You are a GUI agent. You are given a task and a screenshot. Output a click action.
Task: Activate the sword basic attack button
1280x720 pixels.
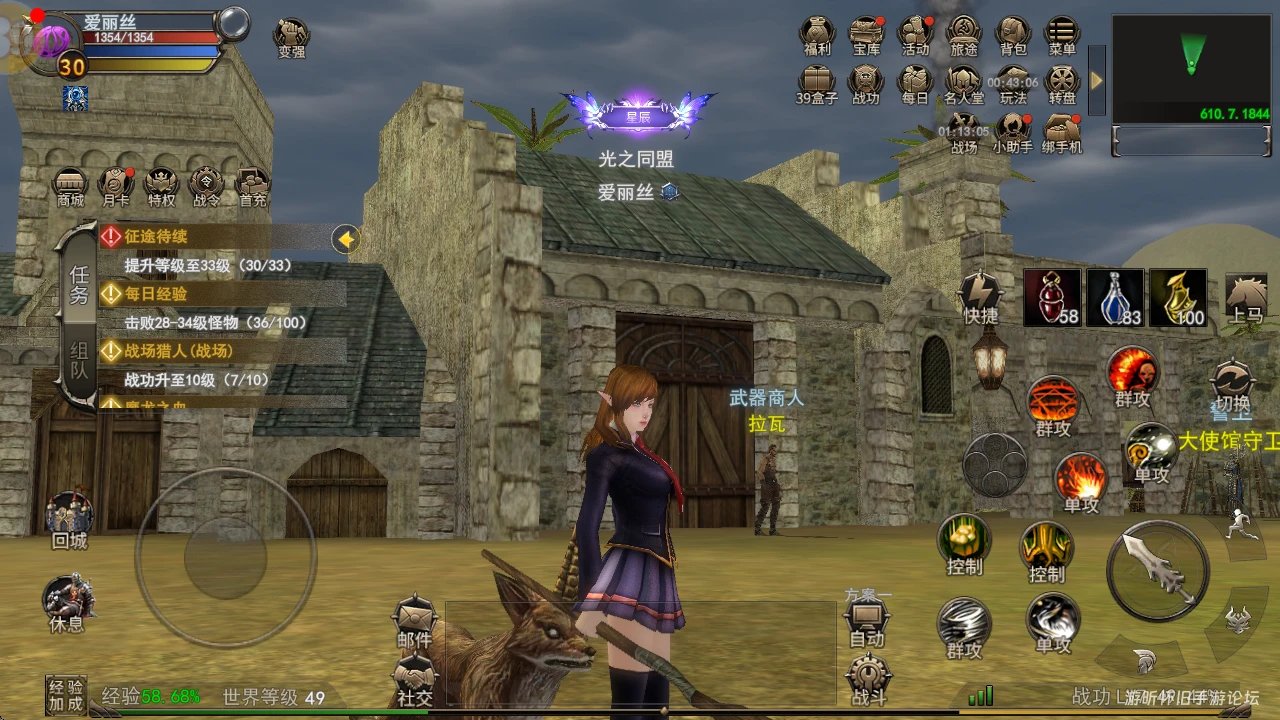pyautogui.click(x=1157, y=571)
